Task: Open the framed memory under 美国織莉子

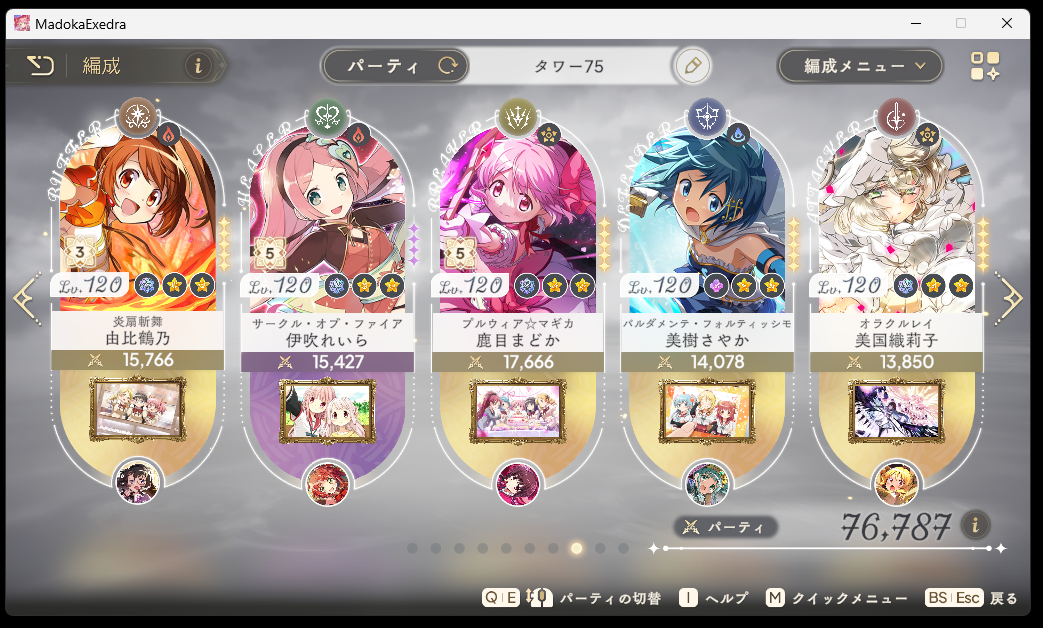Action: pos(896,408)
